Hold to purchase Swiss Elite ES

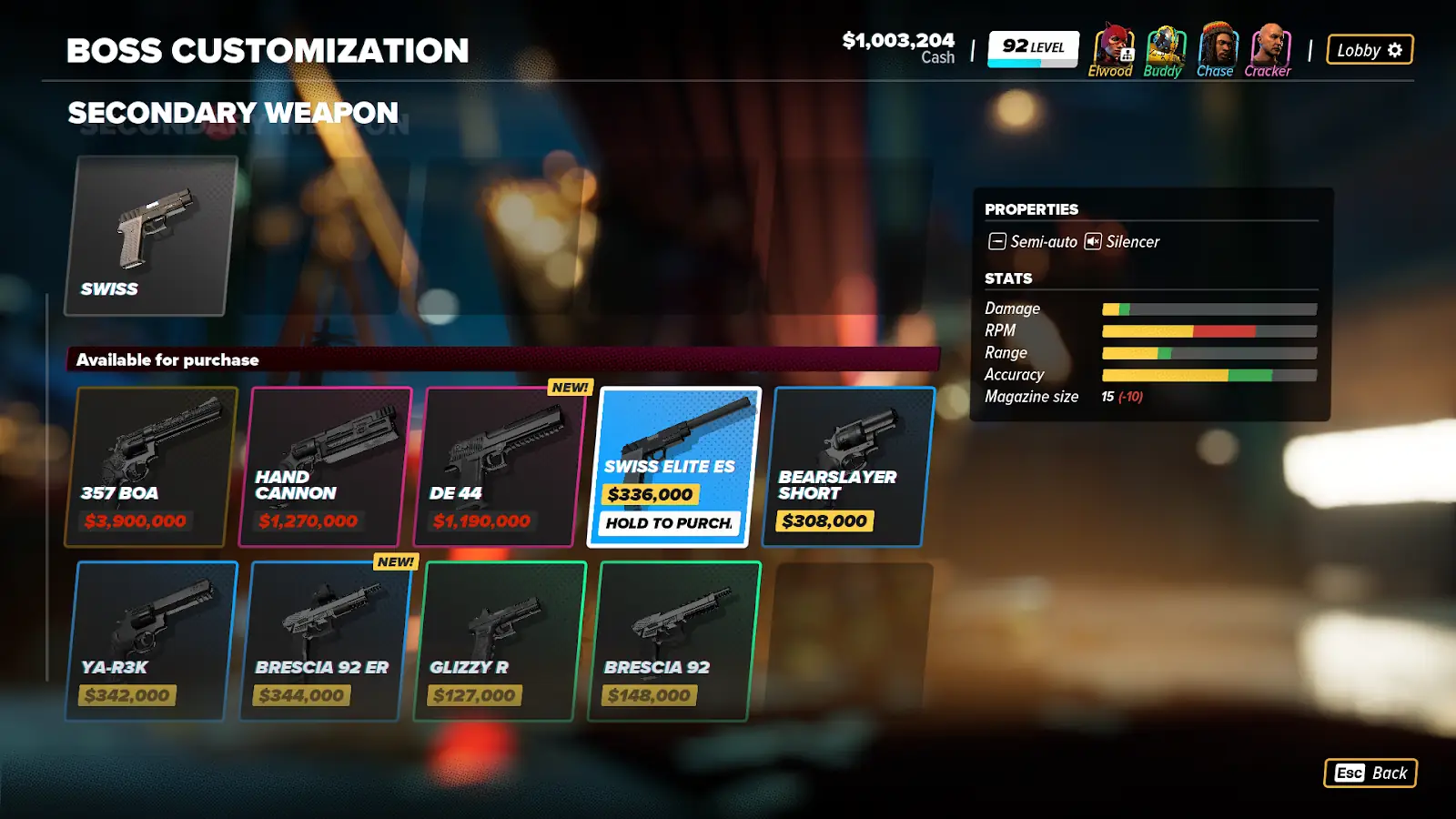point(670,523)
